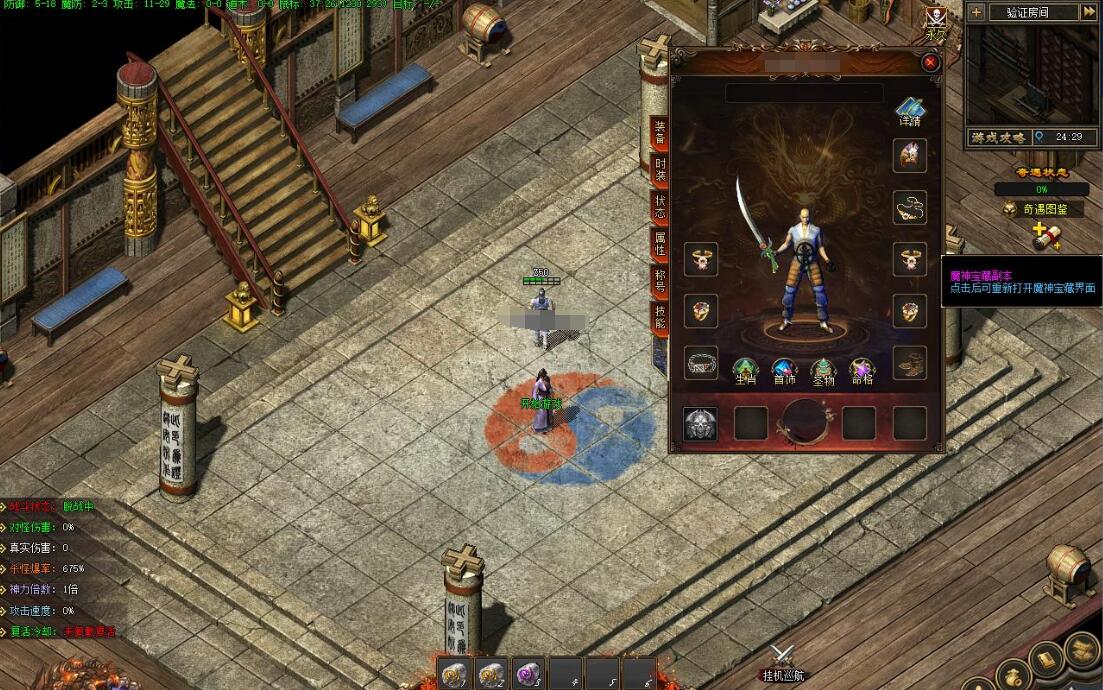Close the character equipment panel

click(931, 62)
